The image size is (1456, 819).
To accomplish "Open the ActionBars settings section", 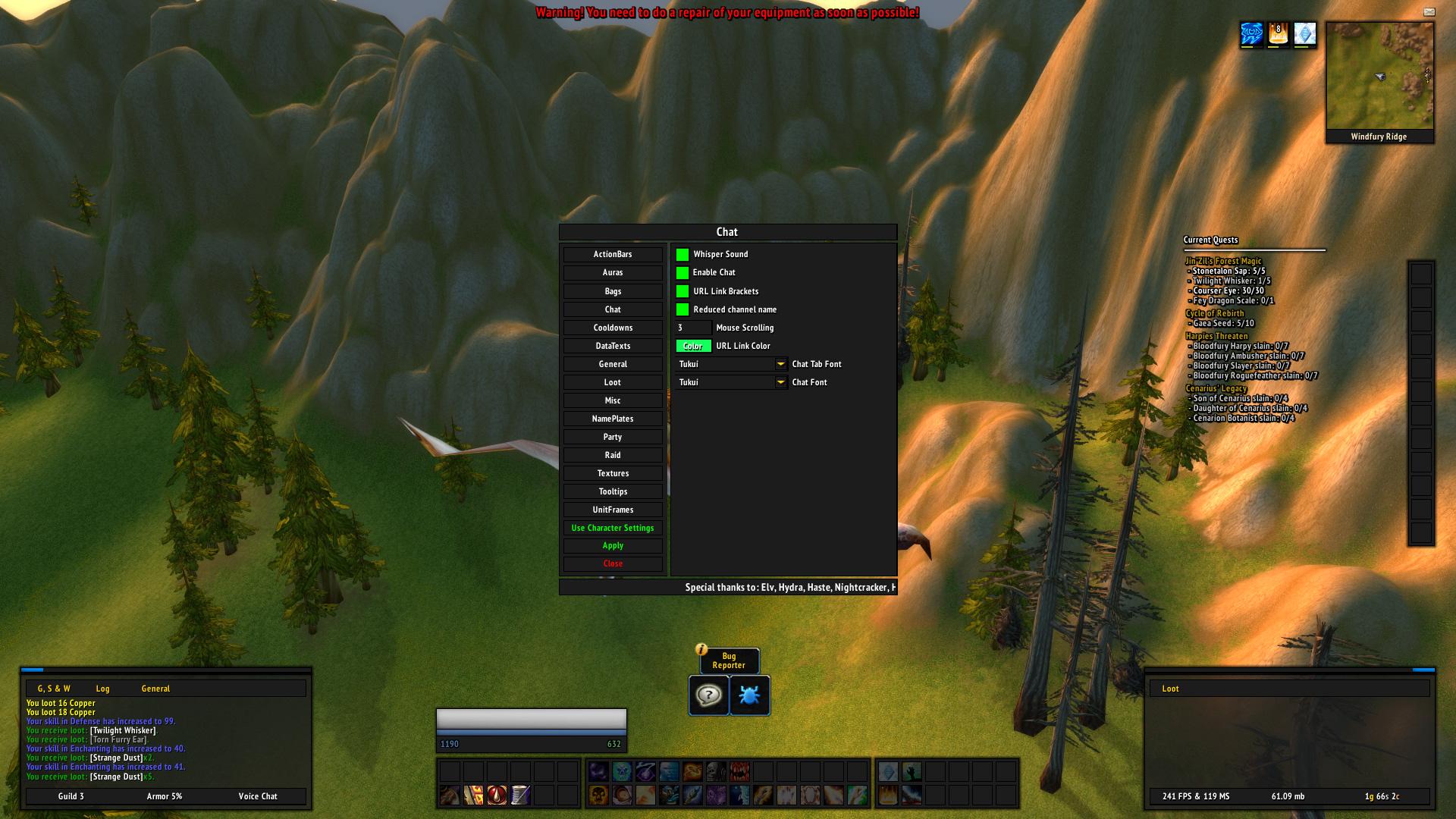I will click(x=613, y=255).
